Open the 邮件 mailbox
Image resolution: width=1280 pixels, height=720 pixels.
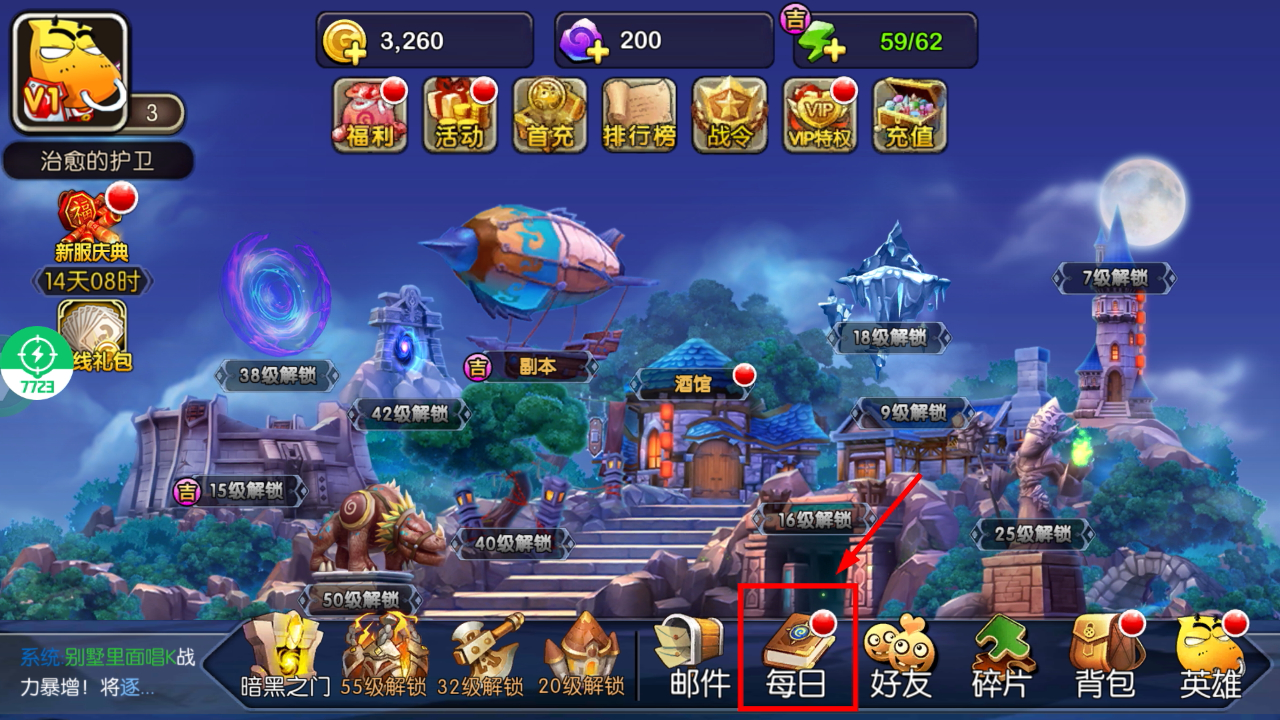click(692, 654)
